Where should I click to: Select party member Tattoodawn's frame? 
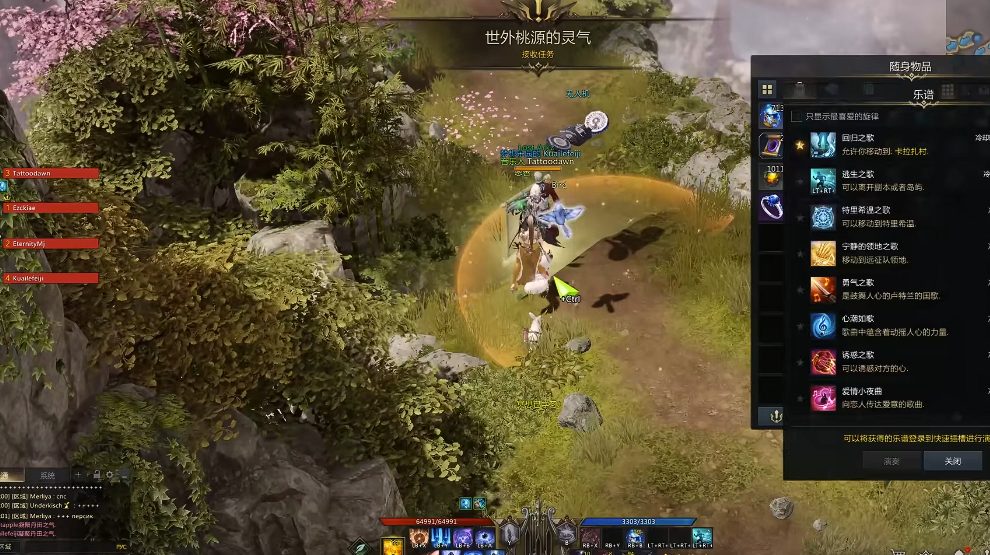click(52, 173)
